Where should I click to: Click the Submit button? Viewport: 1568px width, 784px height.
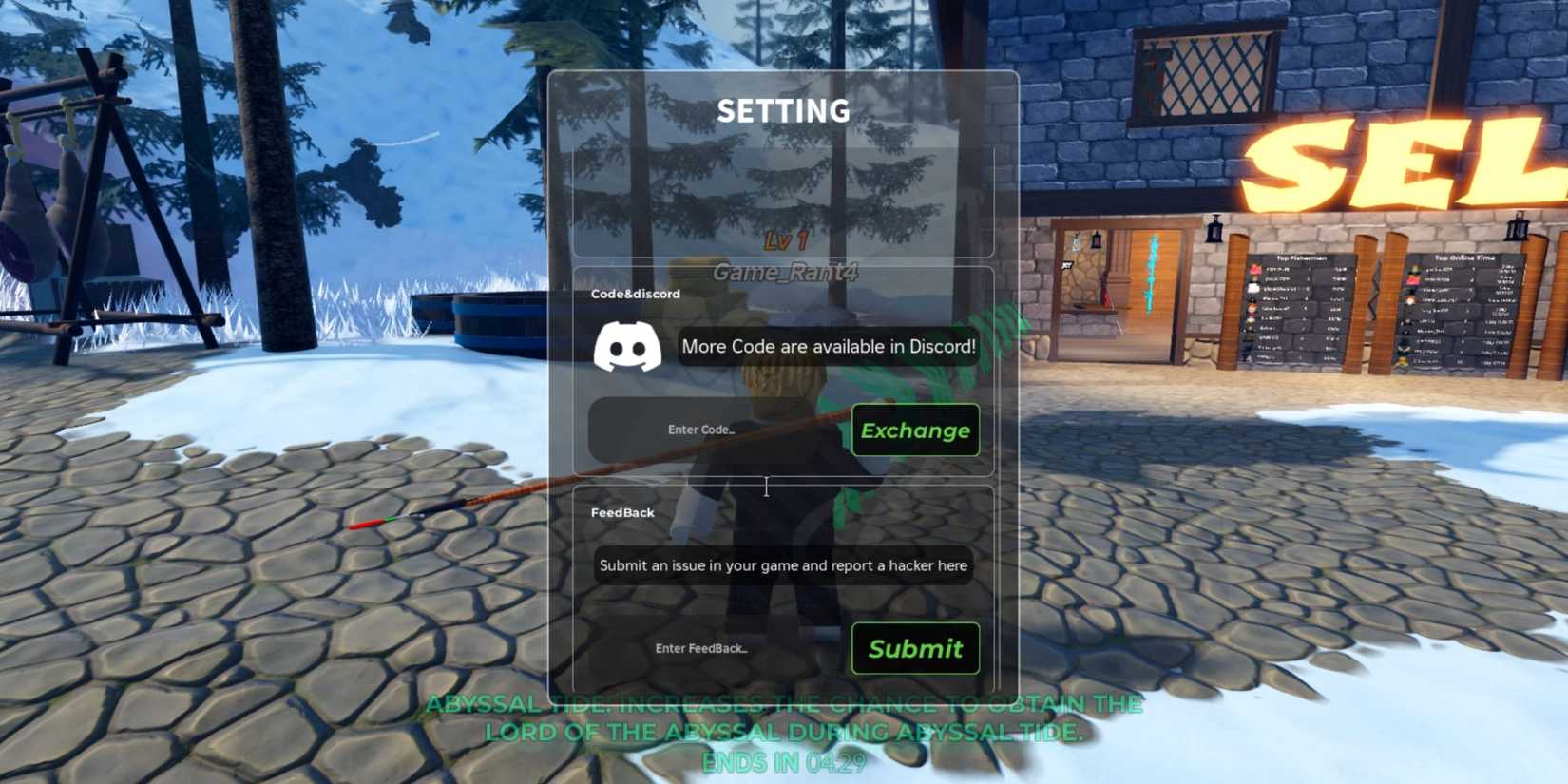tap(913, 648)
